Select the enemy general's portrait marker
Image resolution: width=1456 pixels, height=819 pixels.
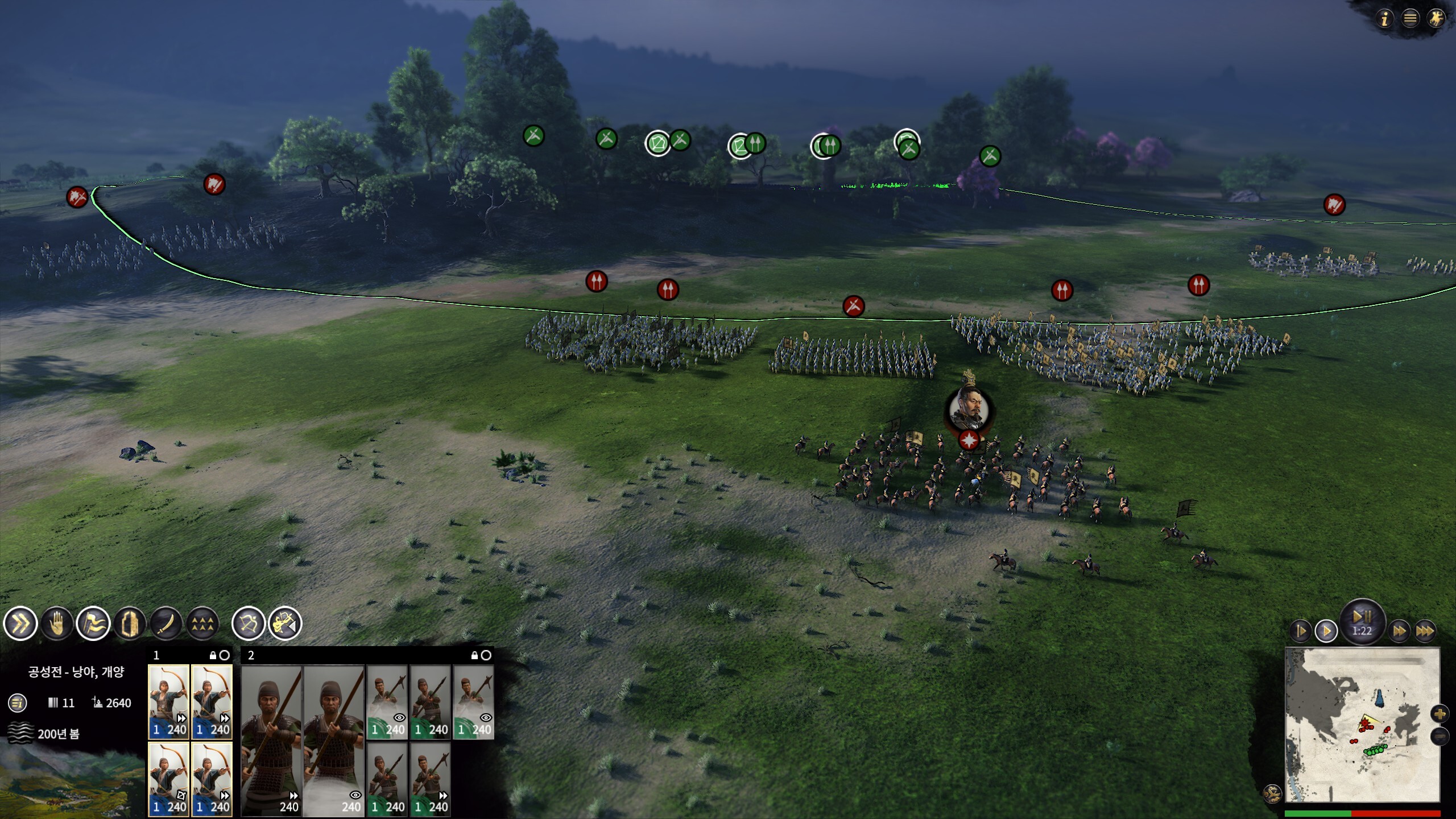click(969, 408)
